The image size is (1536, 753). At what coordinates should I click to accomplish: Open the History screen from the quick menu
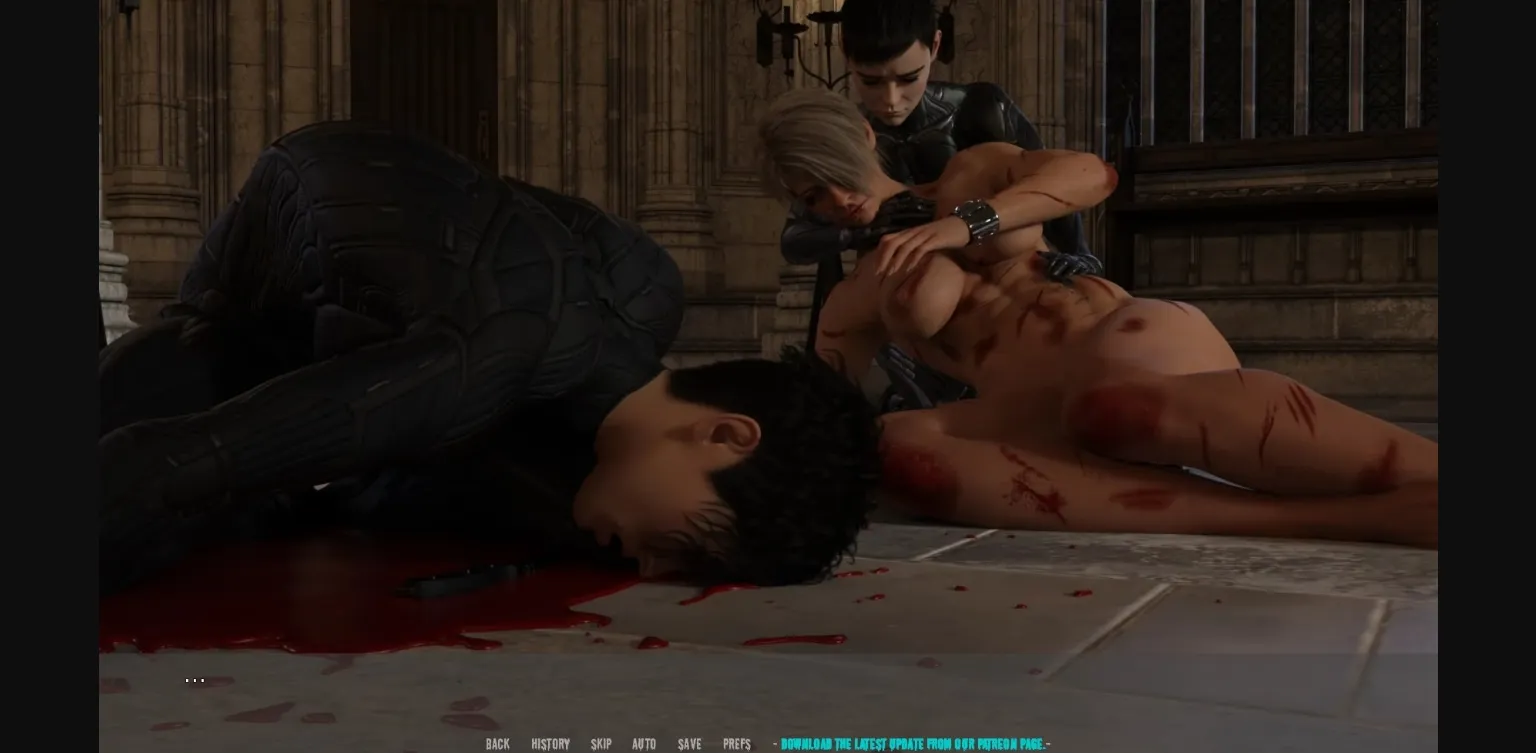coord(549,744)
